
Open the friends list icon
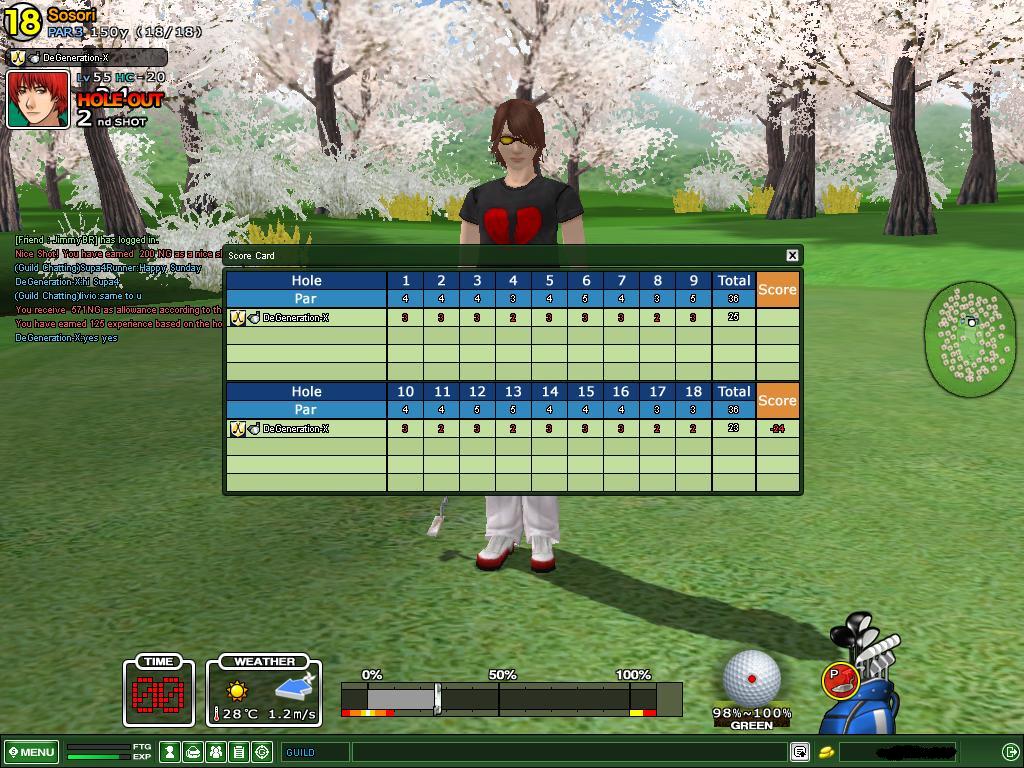pyautogui.click(x=216, y=752)
